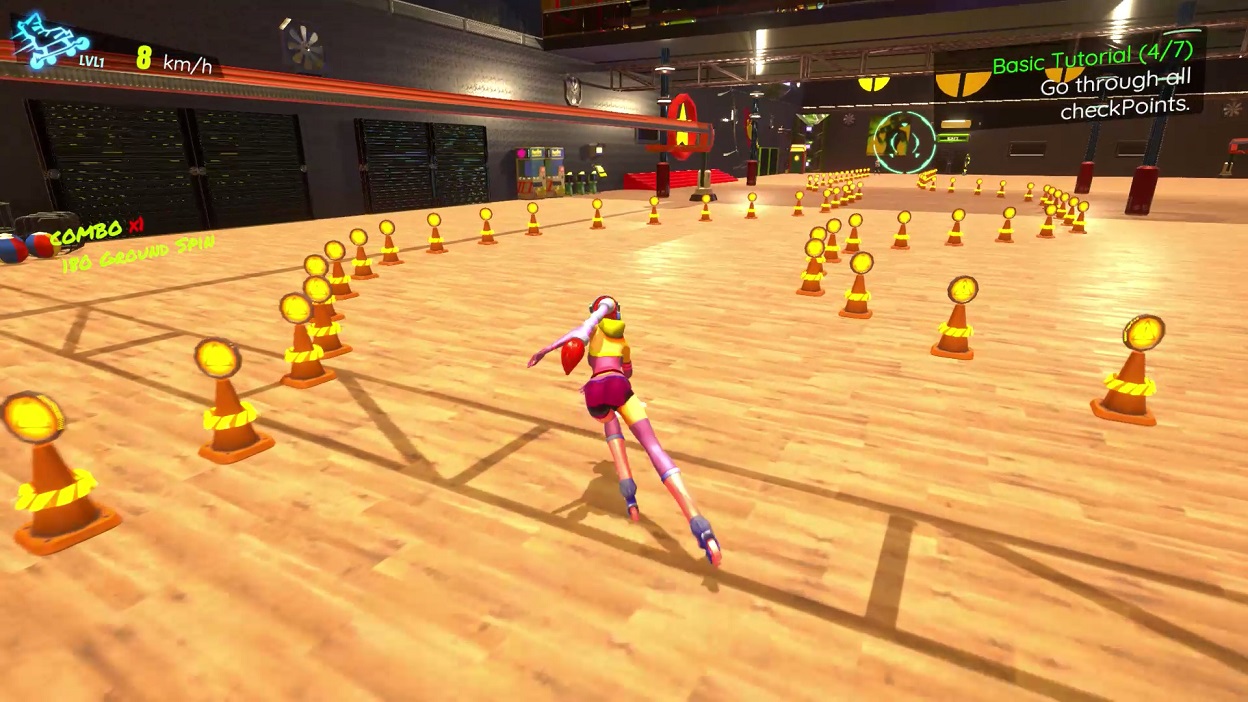Select the Basic Tutorial objective tracker
Viewport: 1248px width, 702px height.
[x=1094, y=80]
